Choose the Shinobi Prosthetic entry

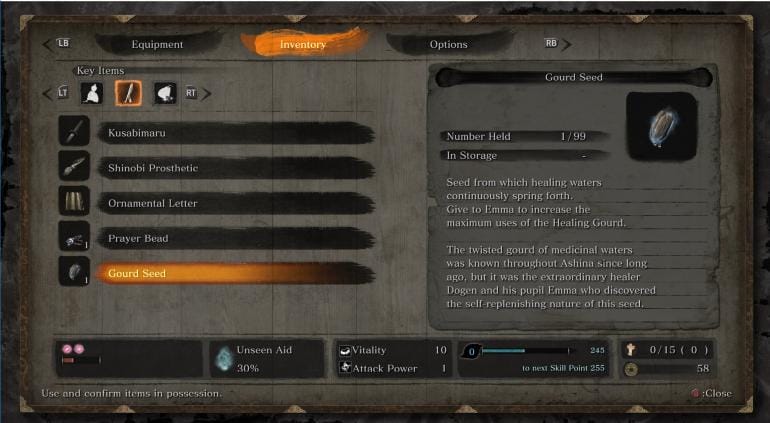(x=220, y=168)
